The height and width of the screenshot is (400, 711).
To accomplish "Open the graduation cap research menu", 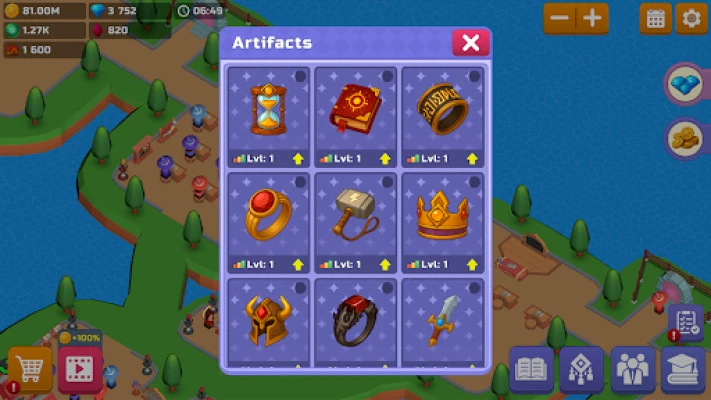I will [x=684, y=370].
